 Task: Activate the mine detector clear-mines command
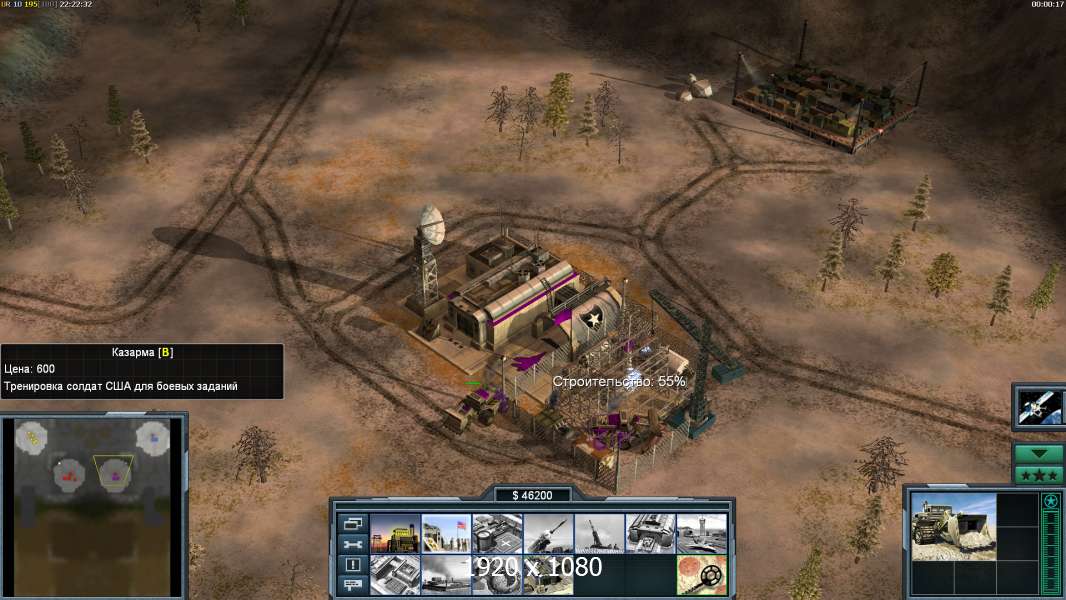701,575
